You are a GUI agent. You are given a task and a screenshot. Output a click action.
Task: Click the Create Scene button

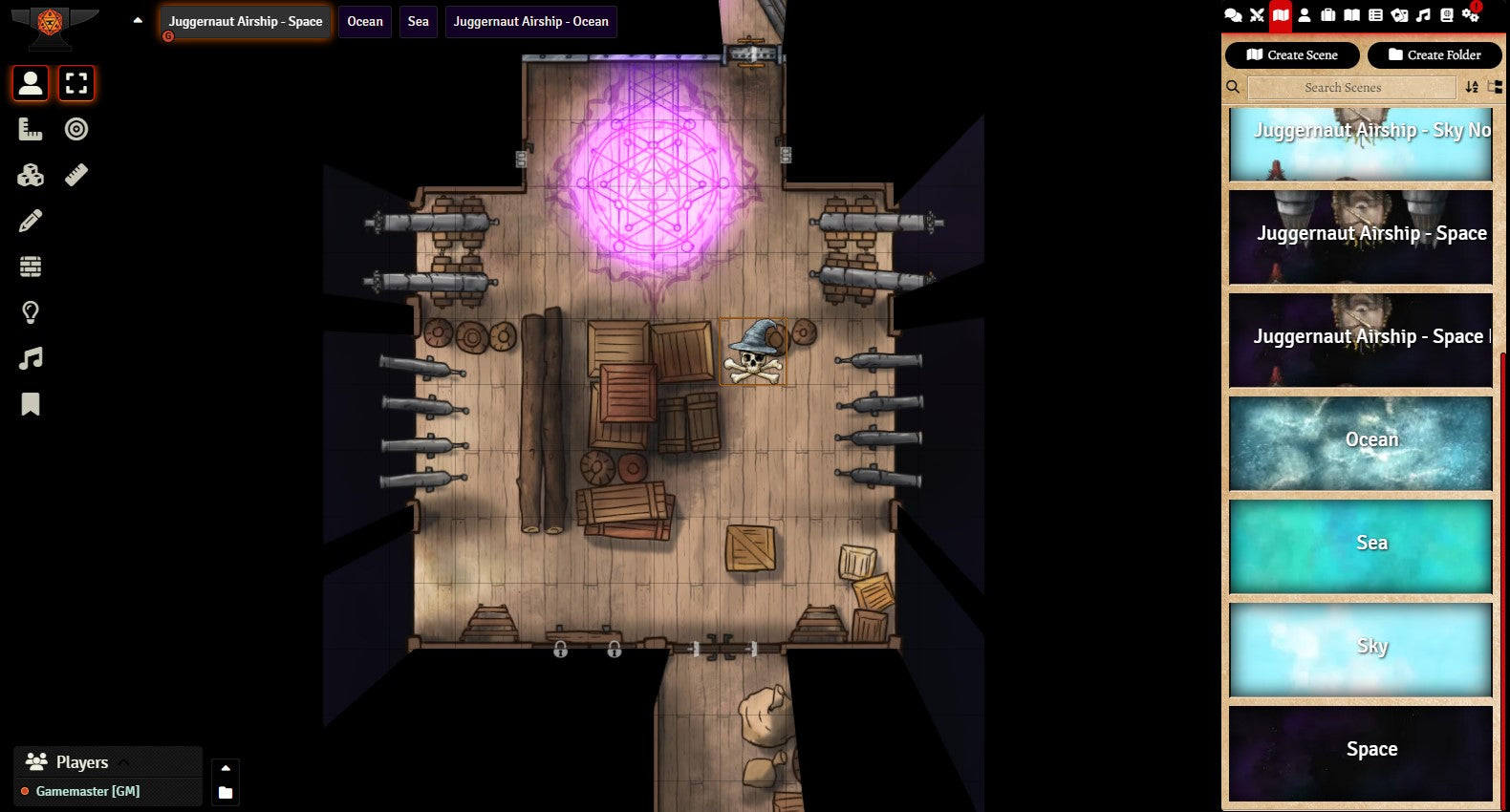(x=1291, y=54)
